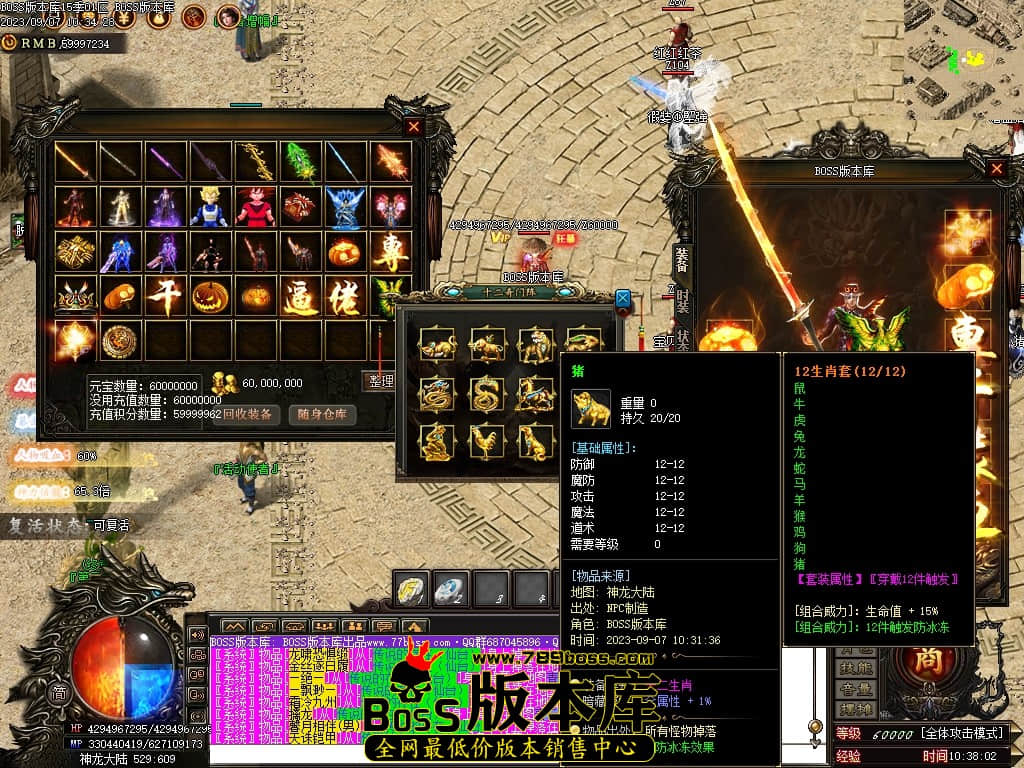Select the golden rooster zodiac slot

[x=487, y=441]
